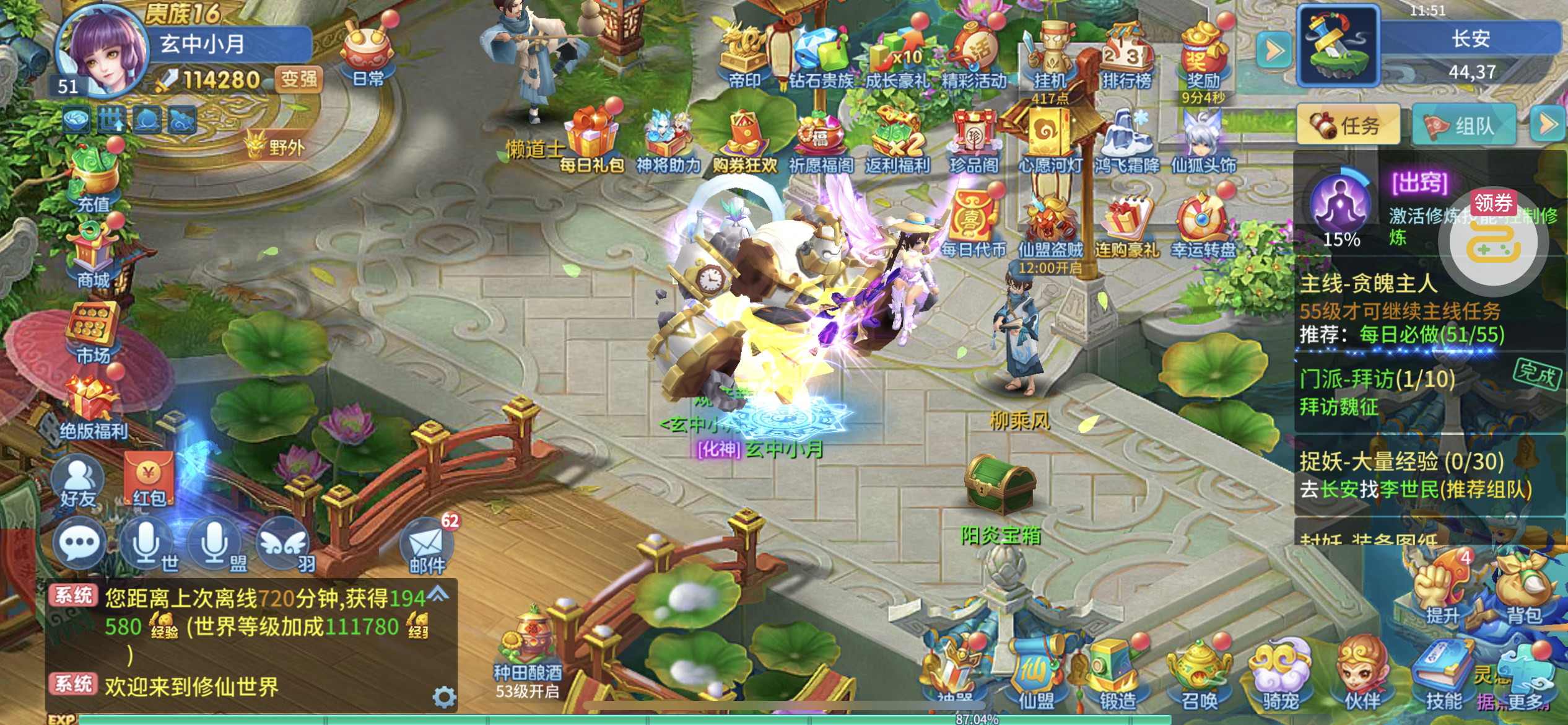Switch to the 组队 team tab
The height and width of the screenshot is (725, 1568).
point(1463,125)
